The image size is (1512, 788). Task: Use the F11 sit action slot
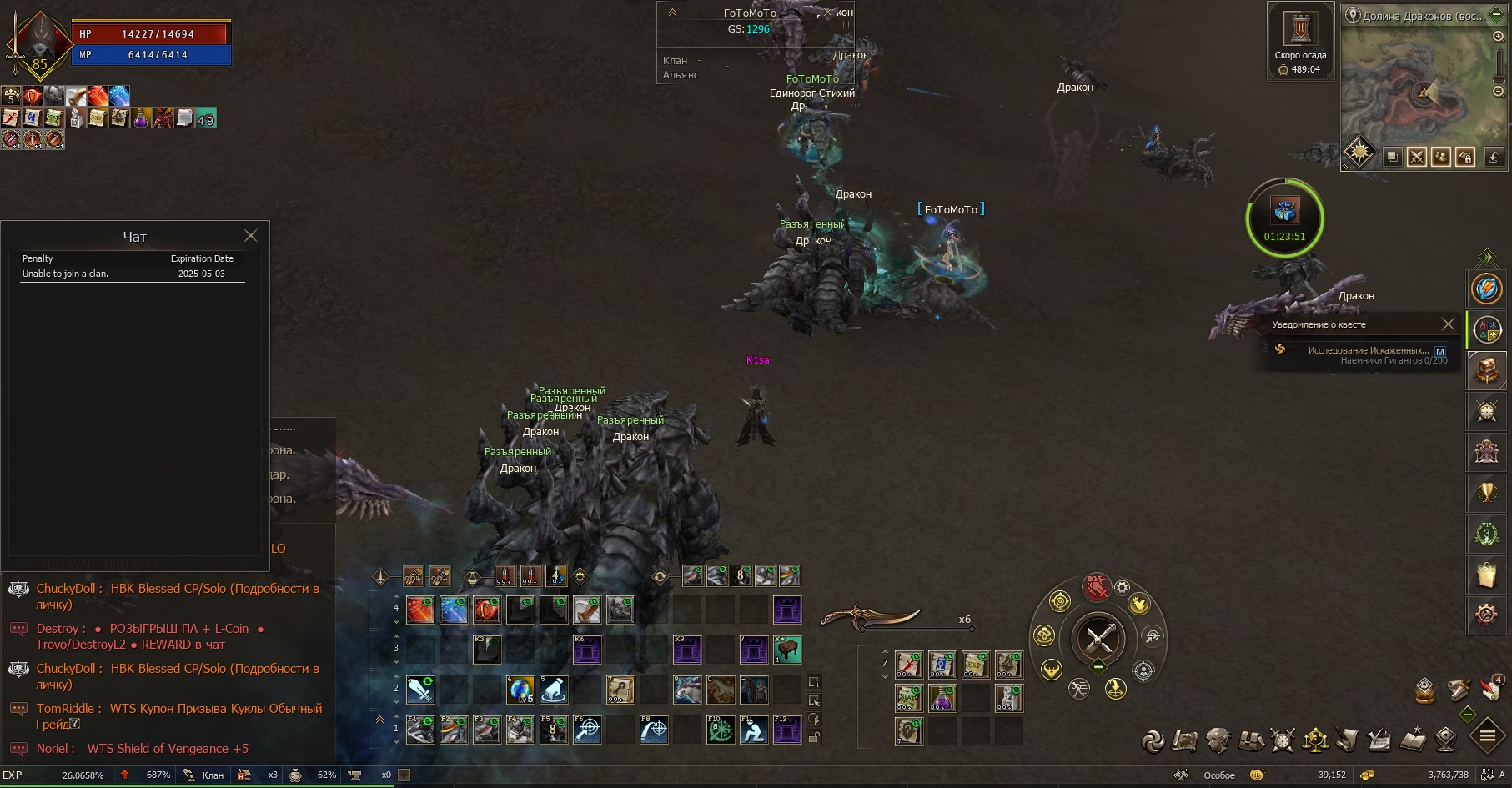point(754,730)
